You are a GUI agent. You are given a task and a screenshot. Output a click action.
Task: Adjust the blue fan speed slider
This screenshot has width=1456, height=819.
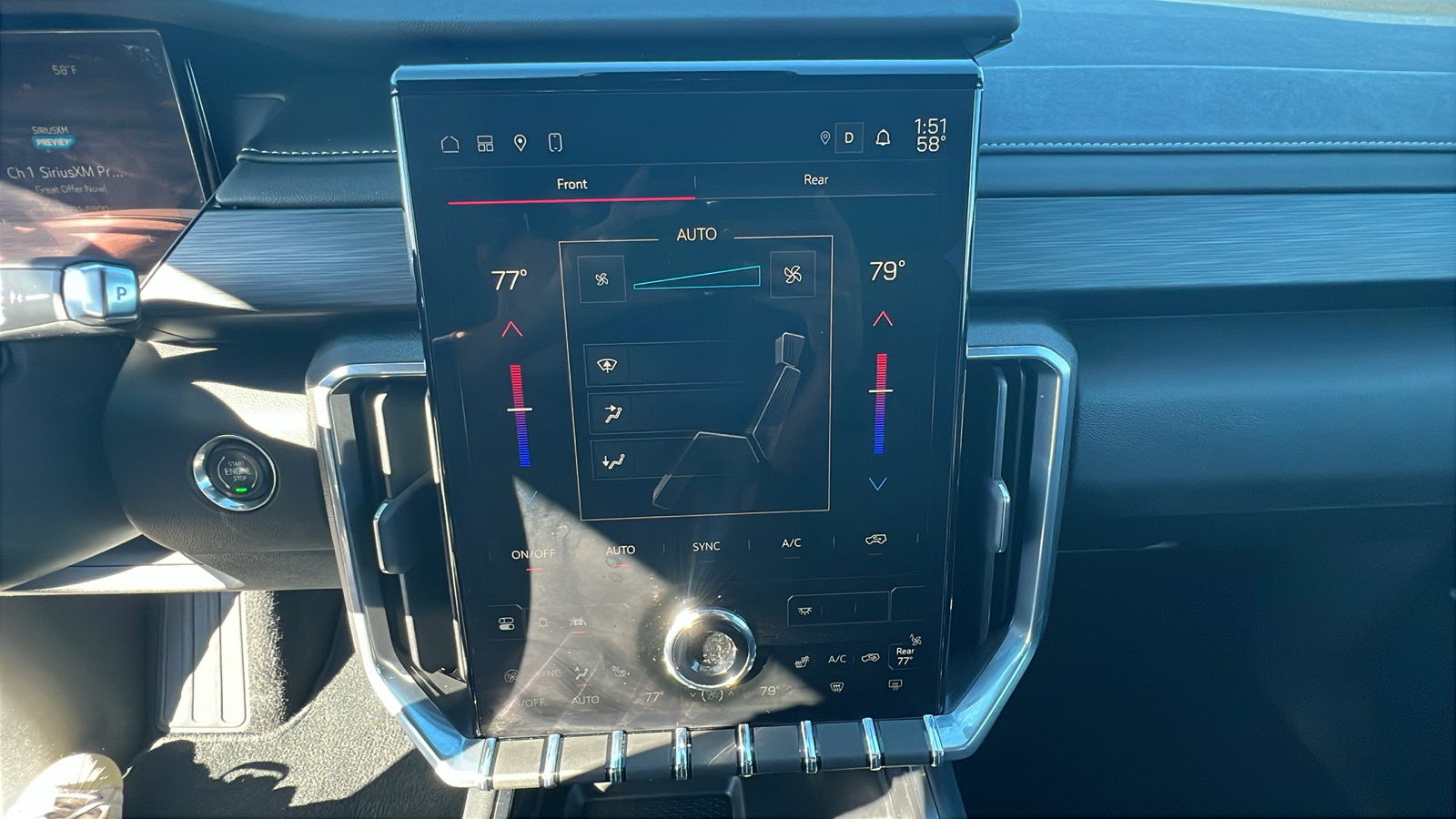696,278
